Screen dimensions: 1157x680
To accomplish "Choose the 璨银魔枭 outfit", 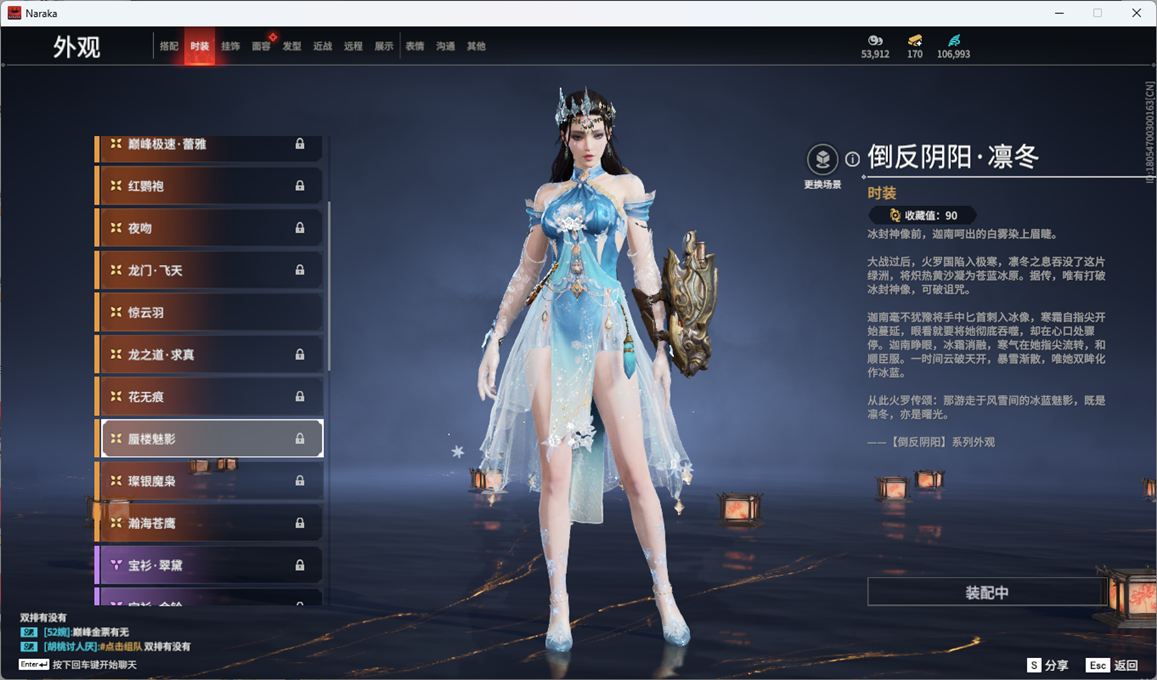I will click(x=210, y=481).
